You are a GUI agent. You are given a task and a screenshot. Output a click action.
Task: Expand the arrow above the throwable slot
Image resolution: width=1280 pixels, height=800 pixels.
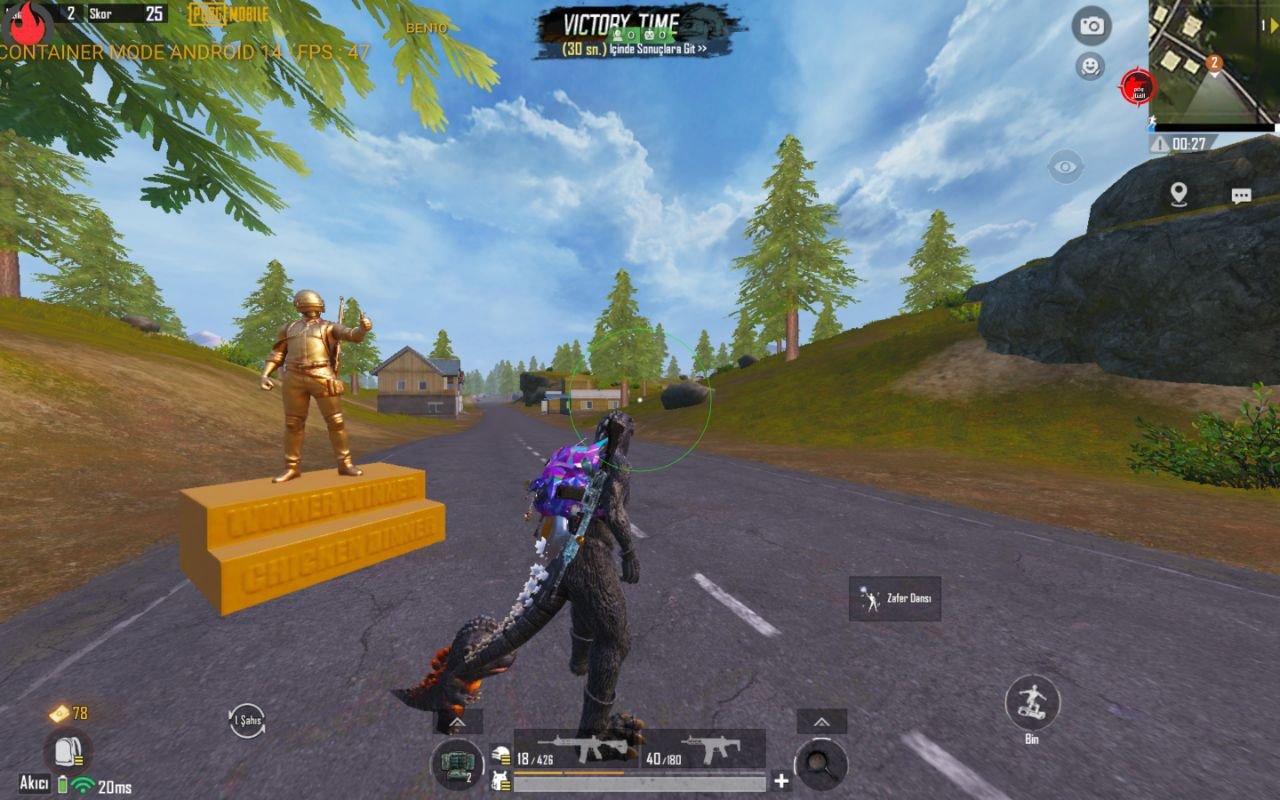click(x=458, y=722)
